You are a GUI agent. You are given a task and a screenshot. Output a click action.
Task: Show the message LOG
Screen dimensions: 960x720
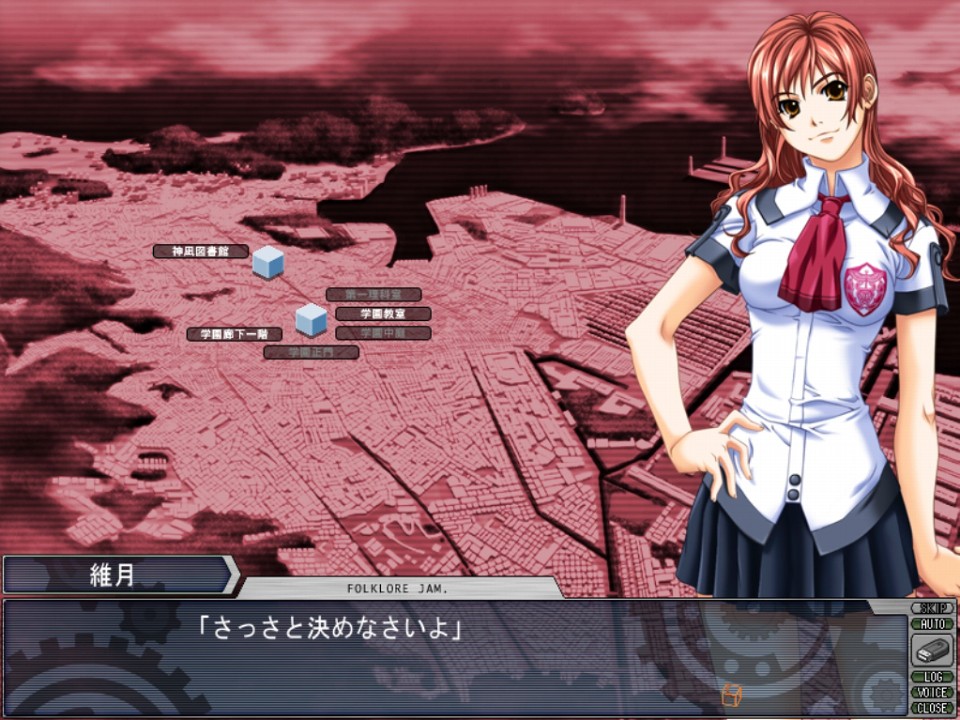coord(932,677)
